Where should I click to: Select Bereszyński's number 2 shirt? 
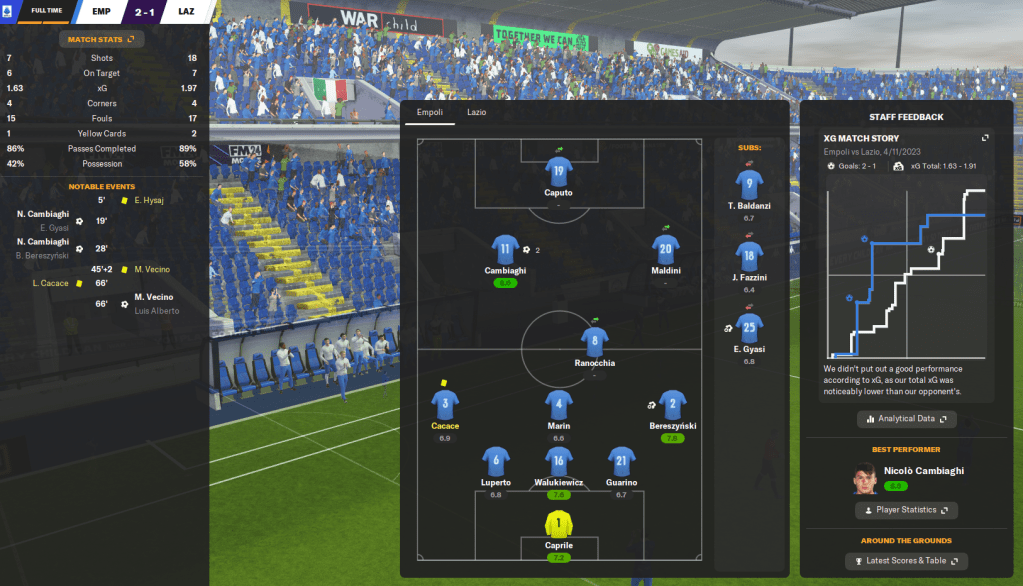coord(672,405)
